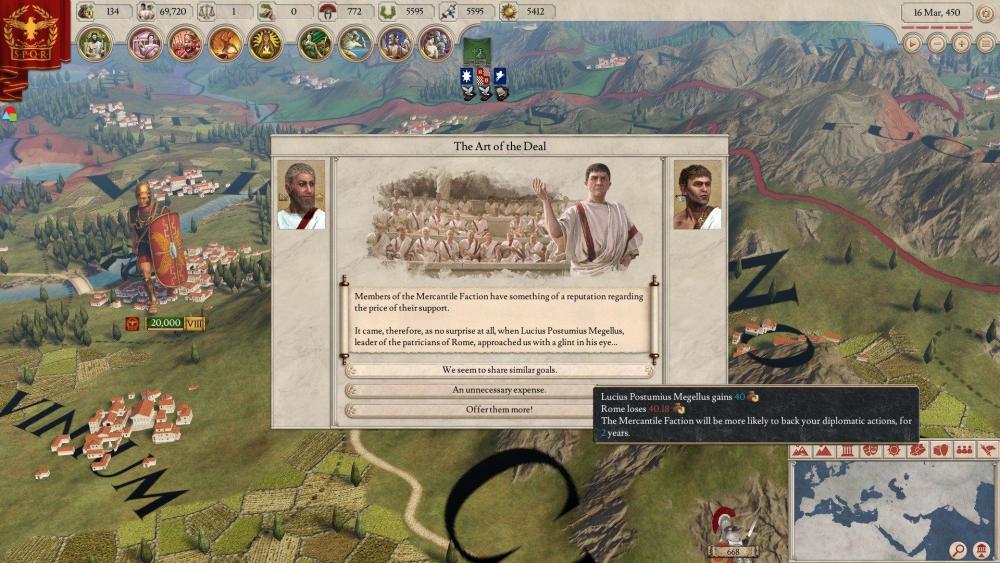Viewport: 1000px width, 563px height.
Task: View Lucius Postumius Megellus's portrait on the right
Action: coord(697,195)
